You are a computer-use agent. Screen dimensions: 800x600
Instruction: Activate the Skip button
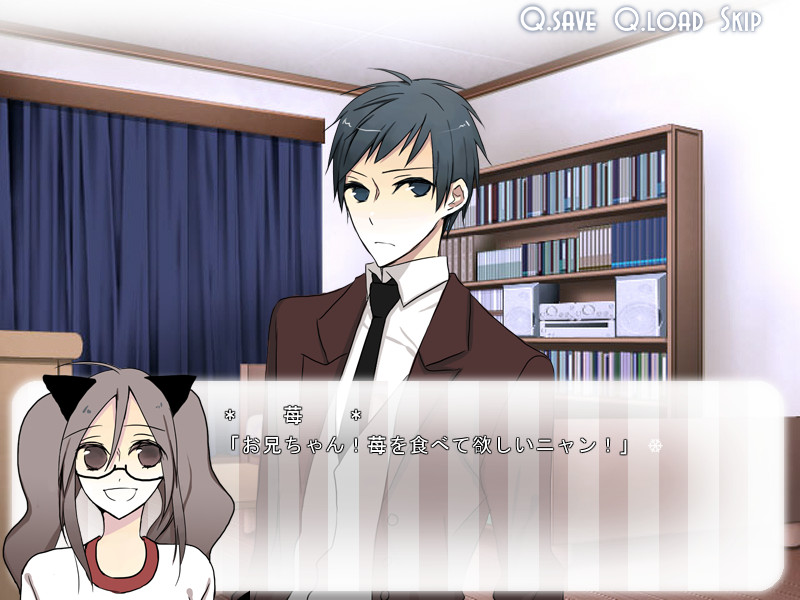tap(740, 20)
